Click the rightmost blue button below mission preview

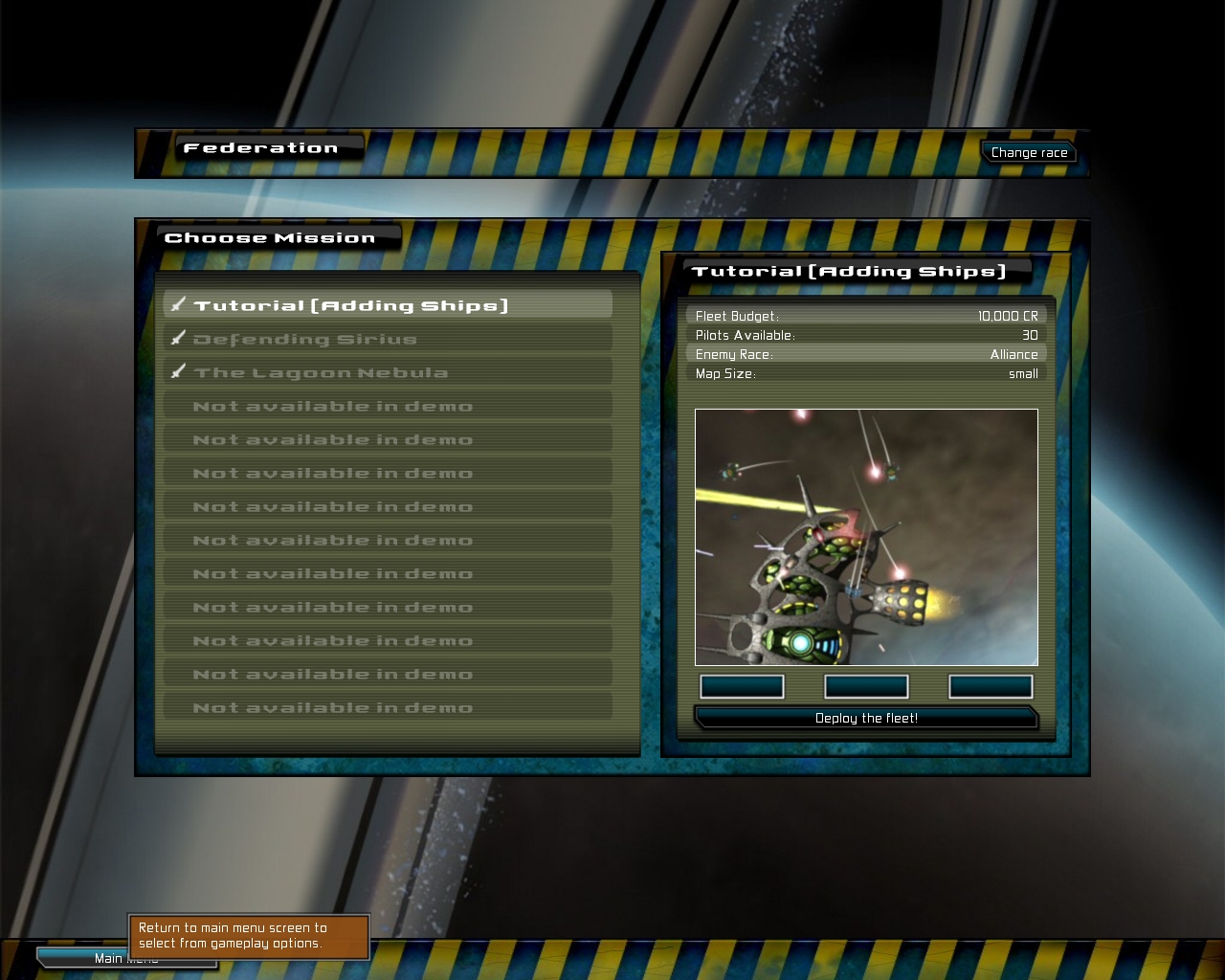[991, 686]
